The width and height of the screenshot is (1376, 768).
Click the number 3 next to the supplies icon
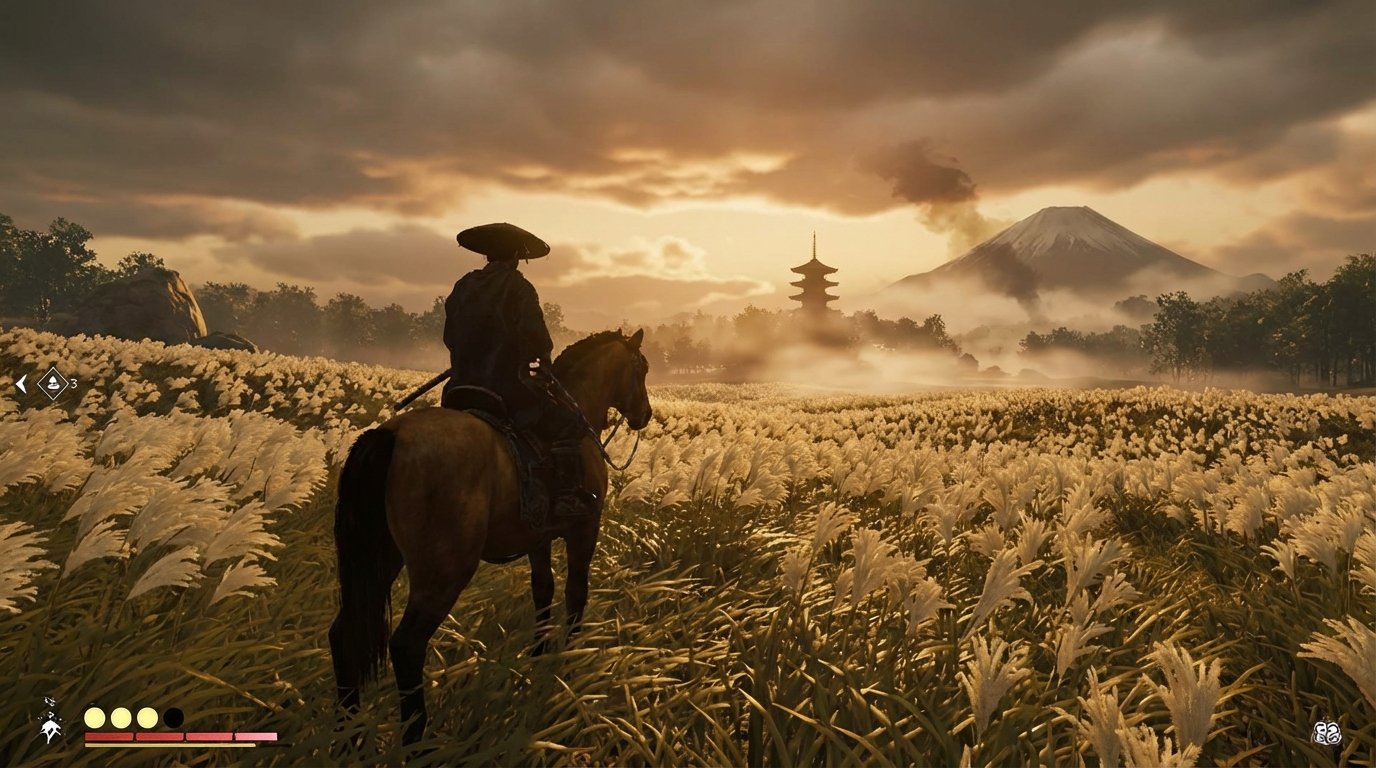(x=74, y=383)
